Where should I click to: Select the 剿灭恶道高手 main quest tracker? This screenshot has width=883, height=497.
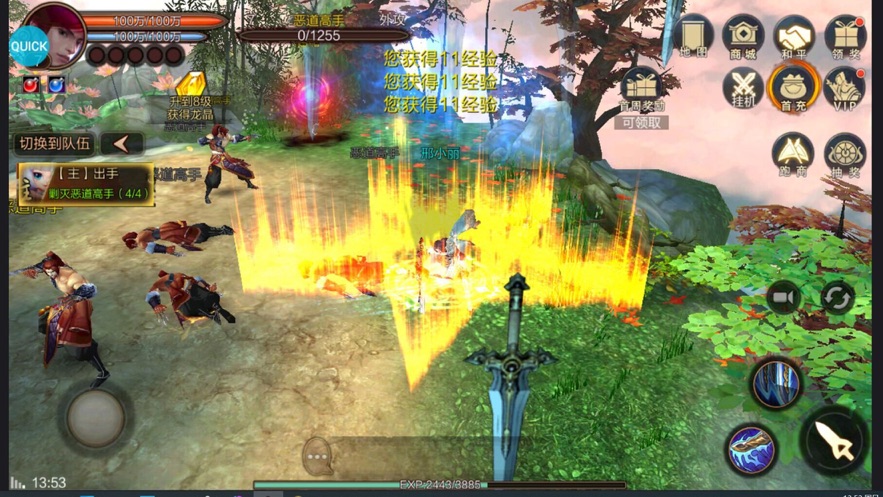pyautogui.click(x=87, y=184)
